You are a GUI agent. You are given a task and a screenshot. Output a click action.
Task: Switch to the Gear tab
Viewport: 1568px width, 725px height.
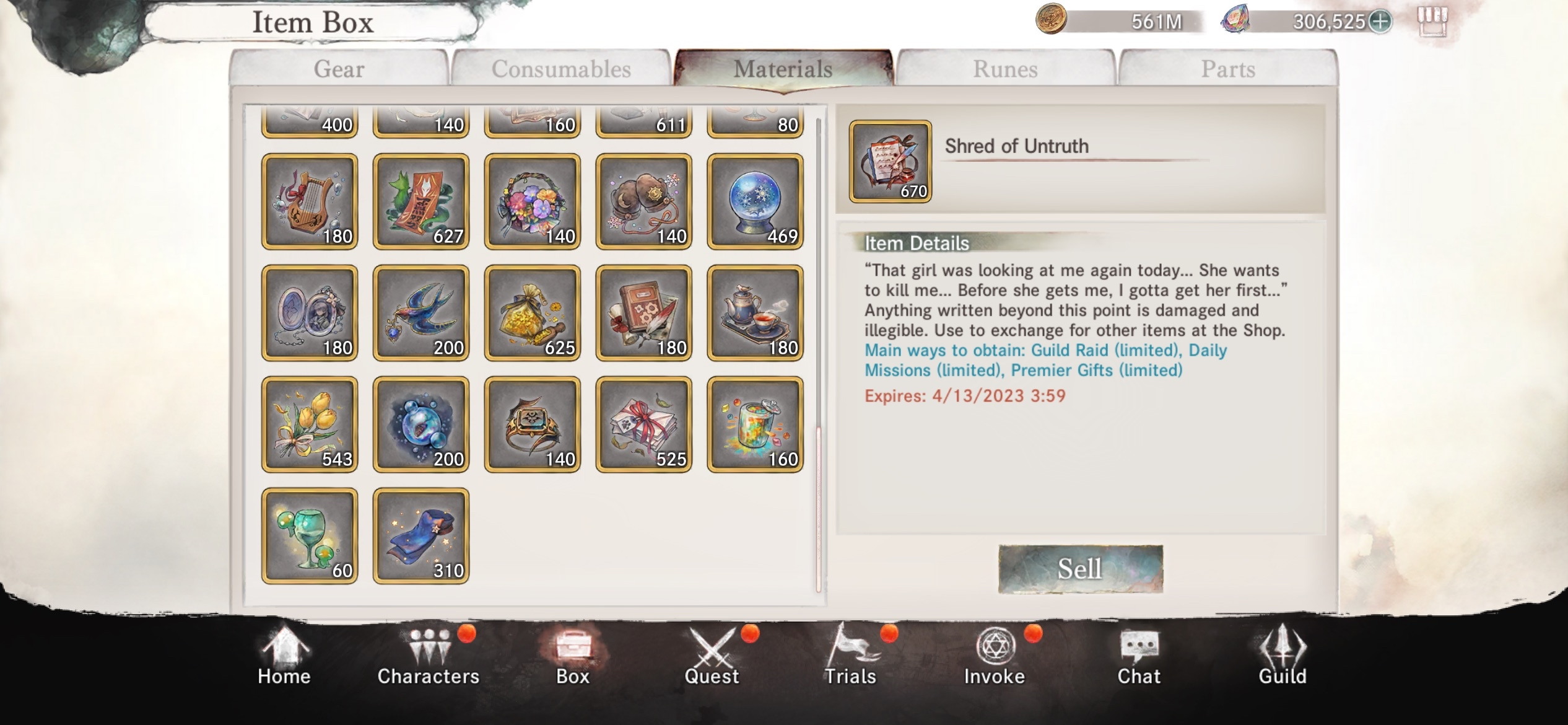click(339, 68)
